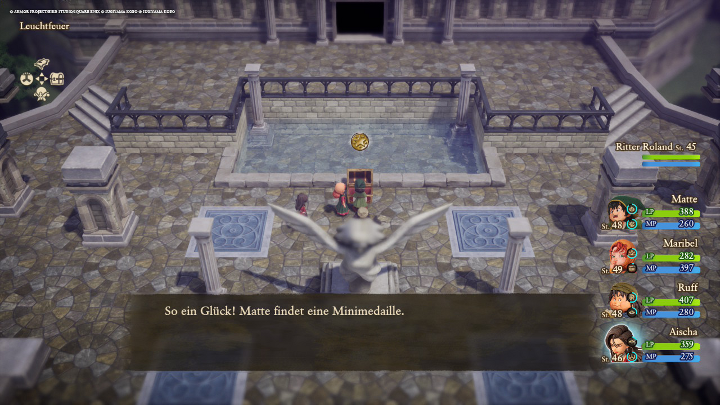Click Aischa's party portrait
This screenshot has height=405, width=720.
(x=619, y=345)
